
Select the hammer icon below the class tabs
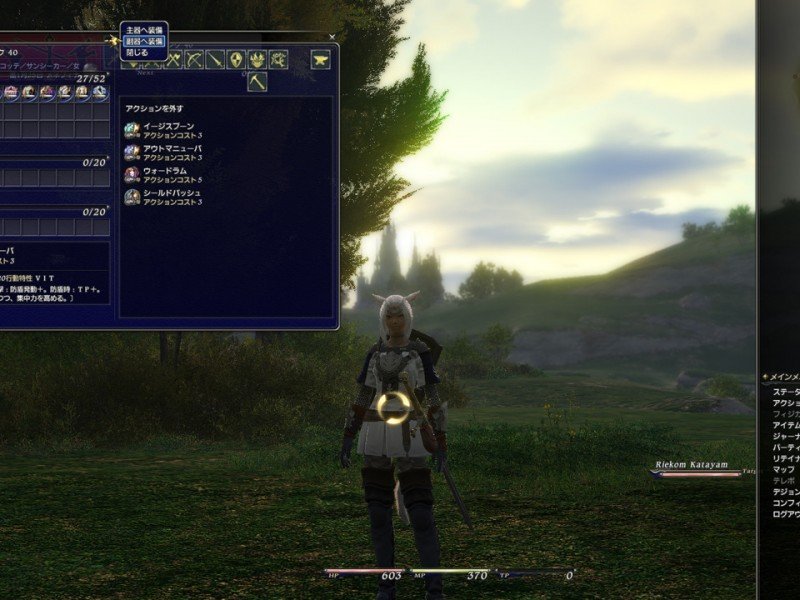pyautogui.click(x=257, y=82)
